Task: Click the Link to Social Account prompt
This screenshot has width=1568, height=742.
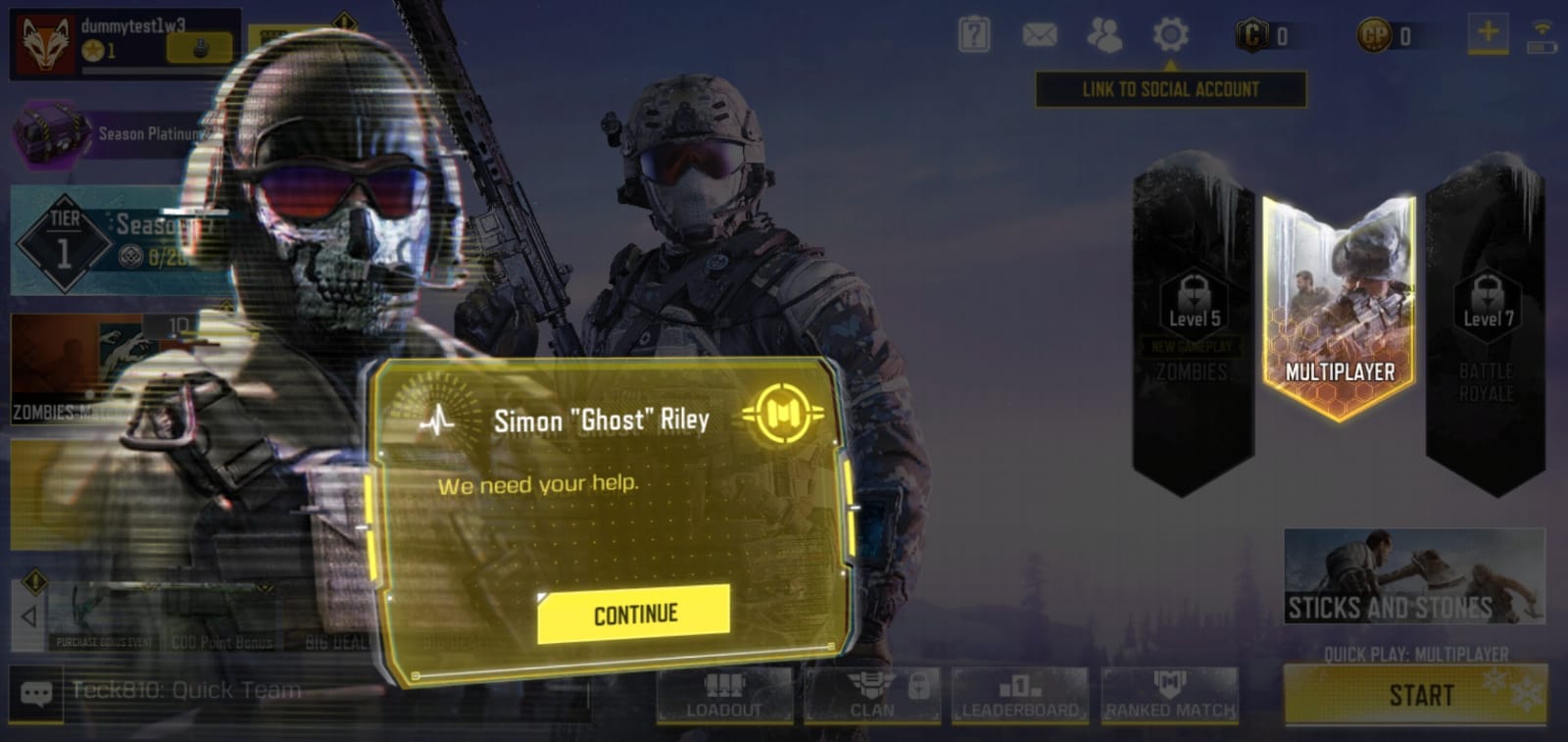Action: pos(1170,89)
